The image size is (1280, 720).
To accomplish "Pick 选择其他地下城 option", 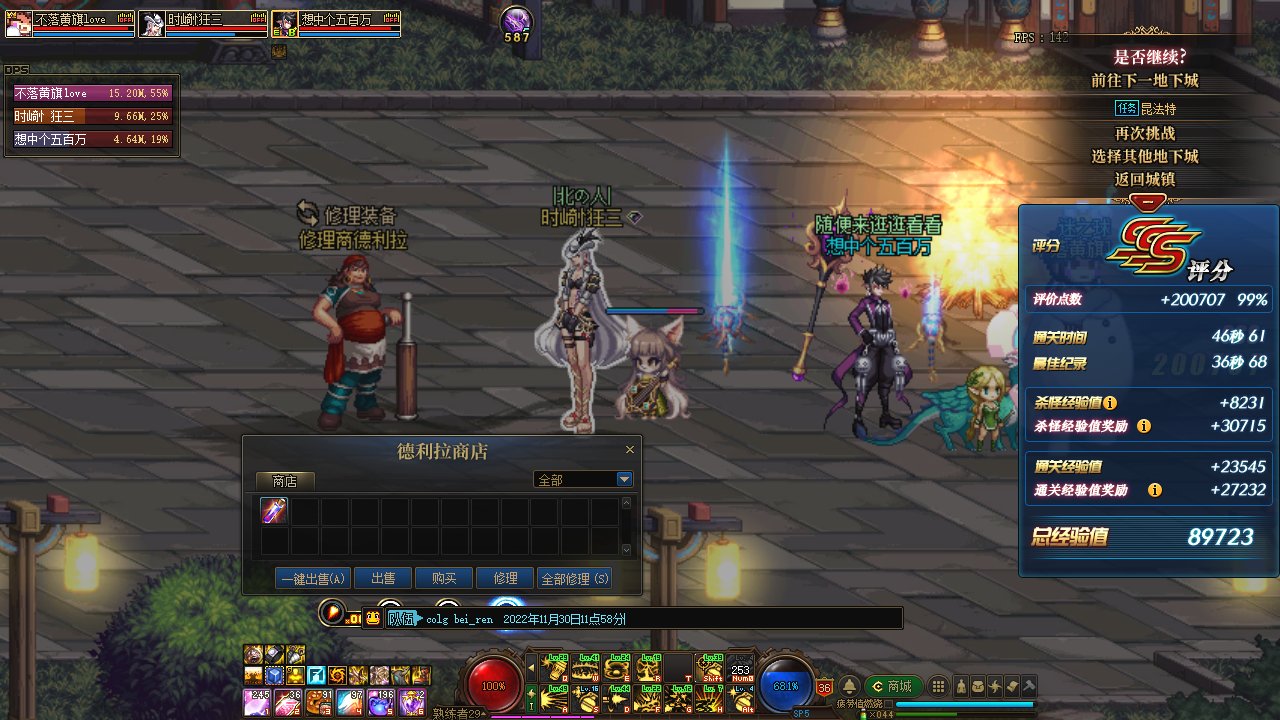I will (x=1145, y=156).
